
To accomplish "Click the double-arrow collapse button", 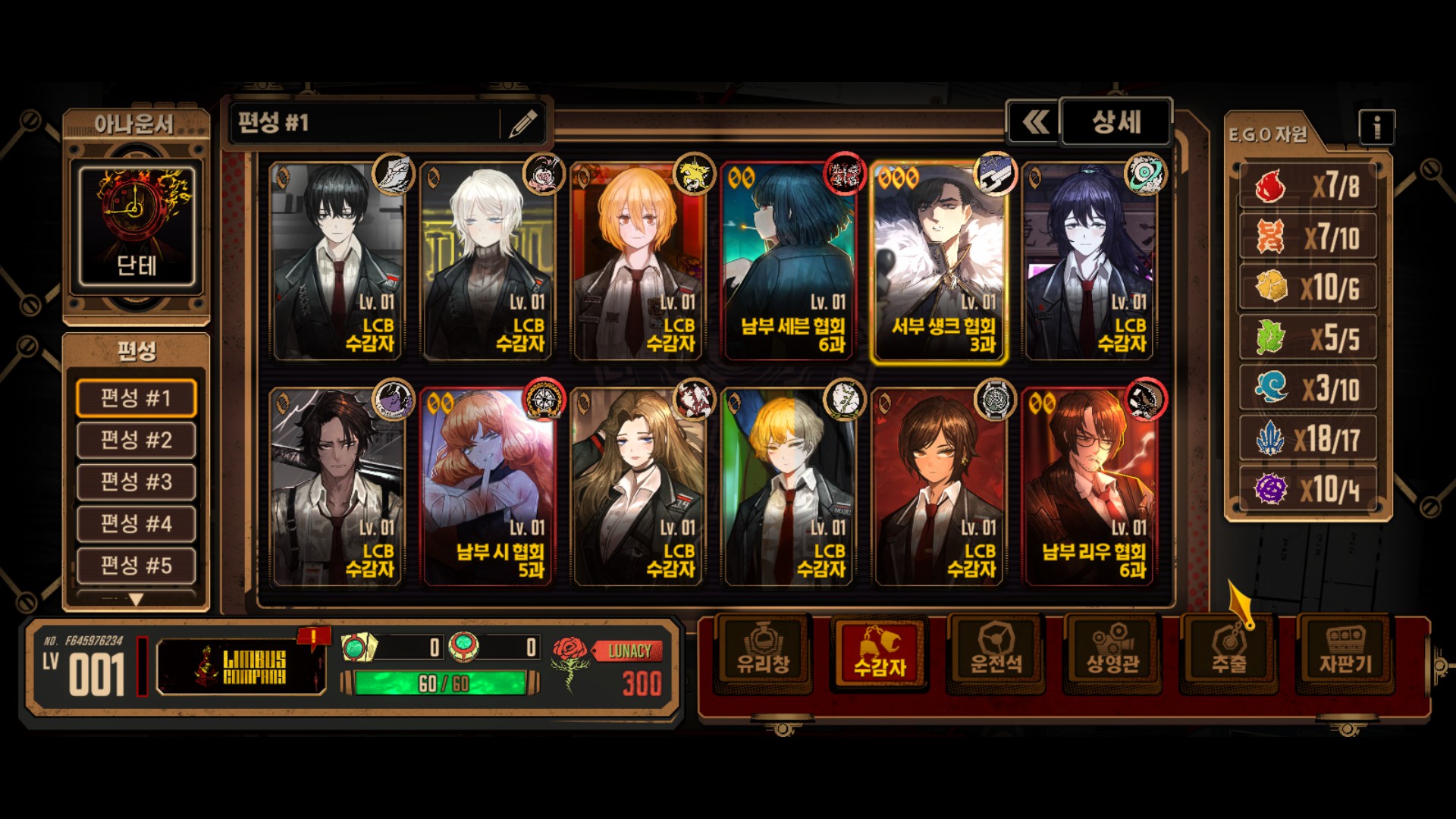I will click(1034, 122).
